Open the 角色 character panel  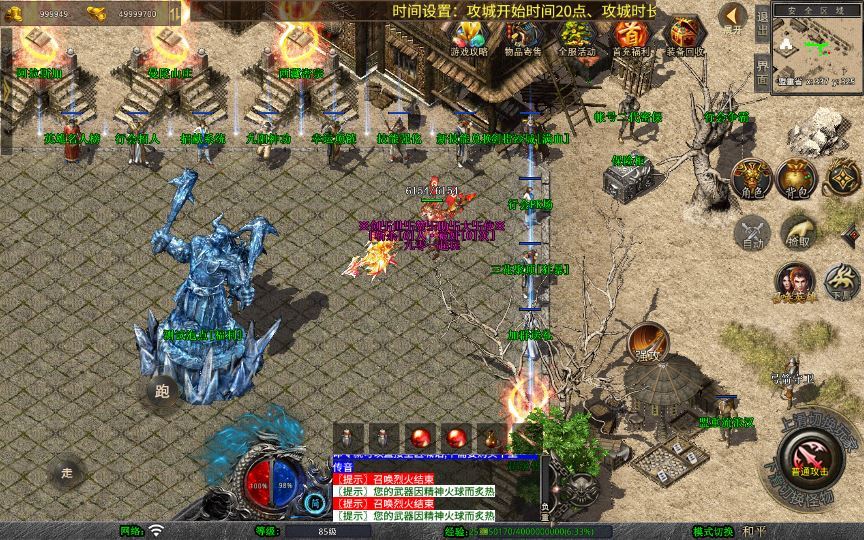(x=750, y=177)
